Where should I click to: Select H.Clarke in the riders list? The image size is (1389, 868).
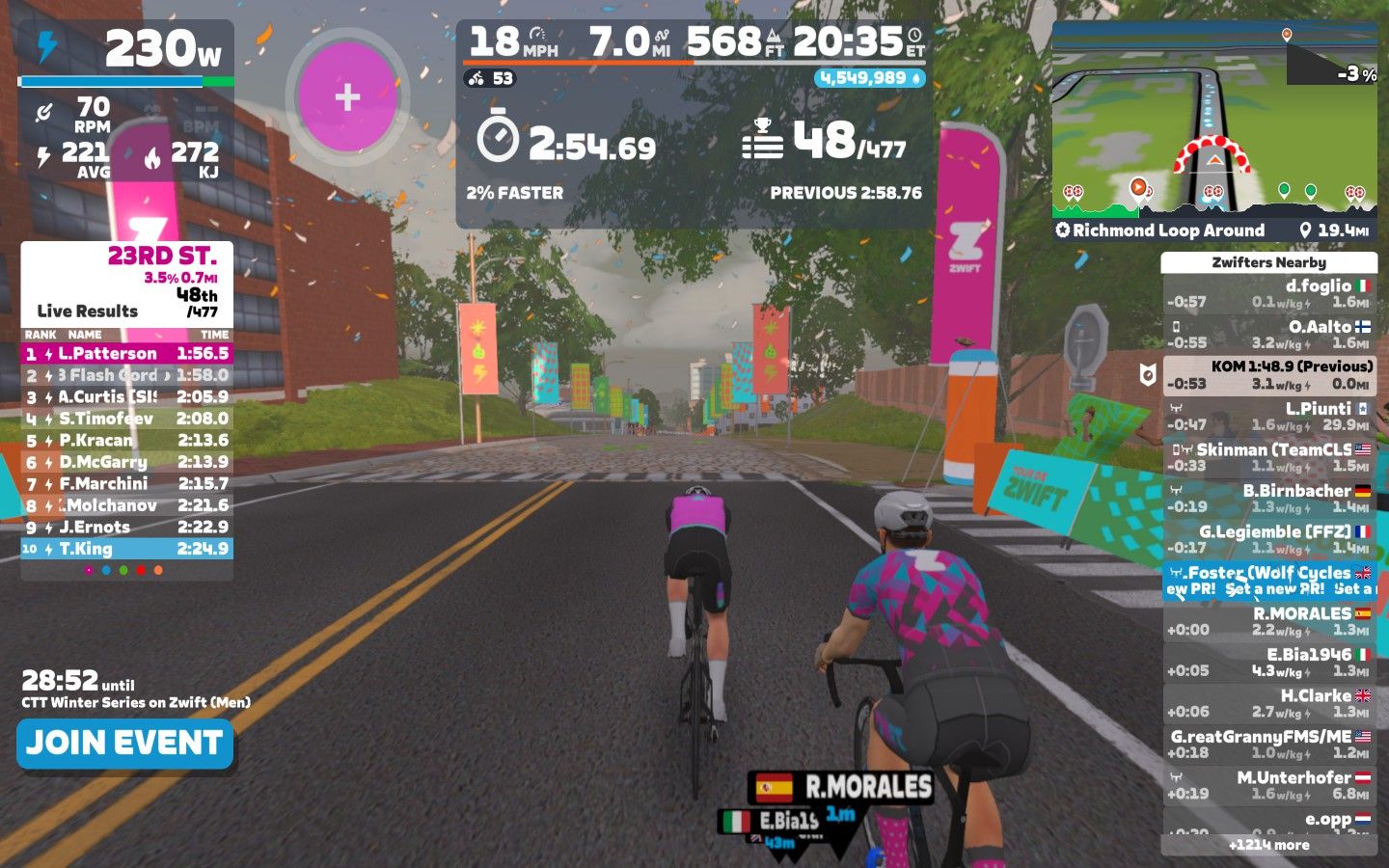(1268, 703)
